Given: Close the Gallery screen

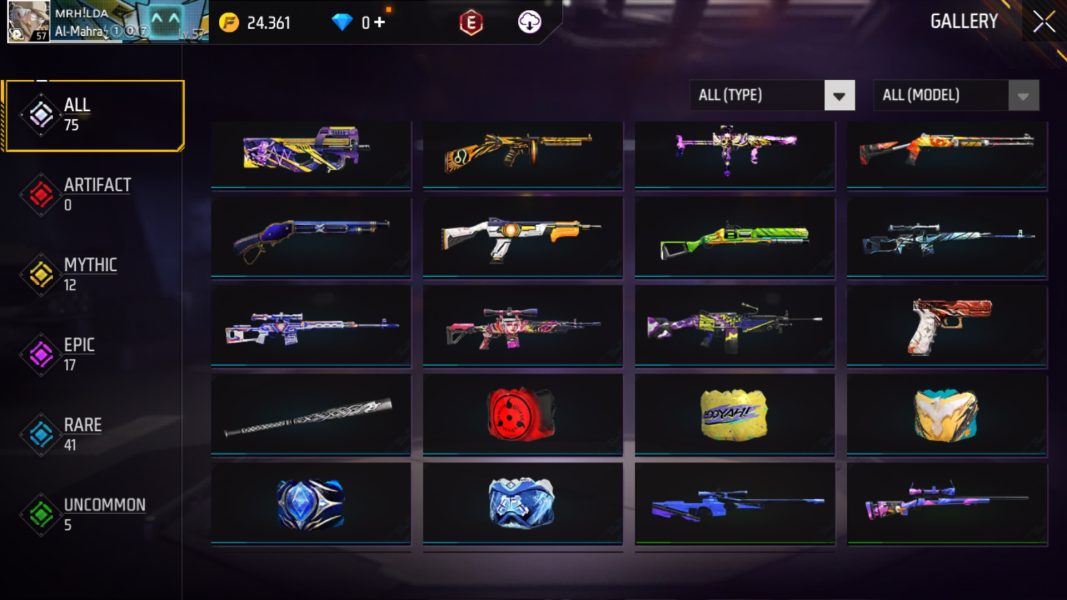Looking at the screenshot, I should pyautogui.click(x=1043, y=22).
